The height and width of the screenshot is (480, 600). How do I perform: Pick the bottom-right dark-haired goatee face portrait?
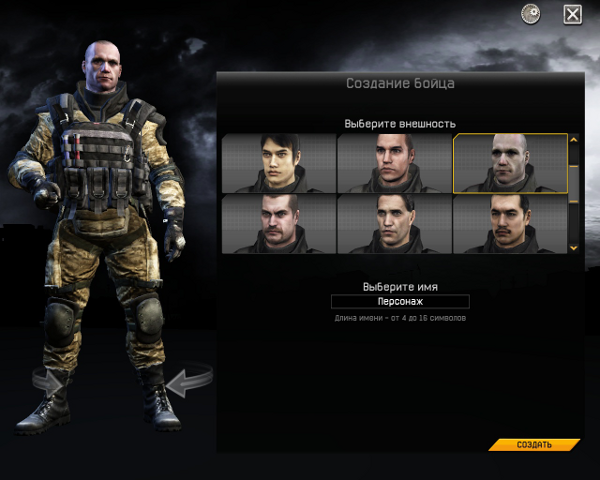point(510,224)
